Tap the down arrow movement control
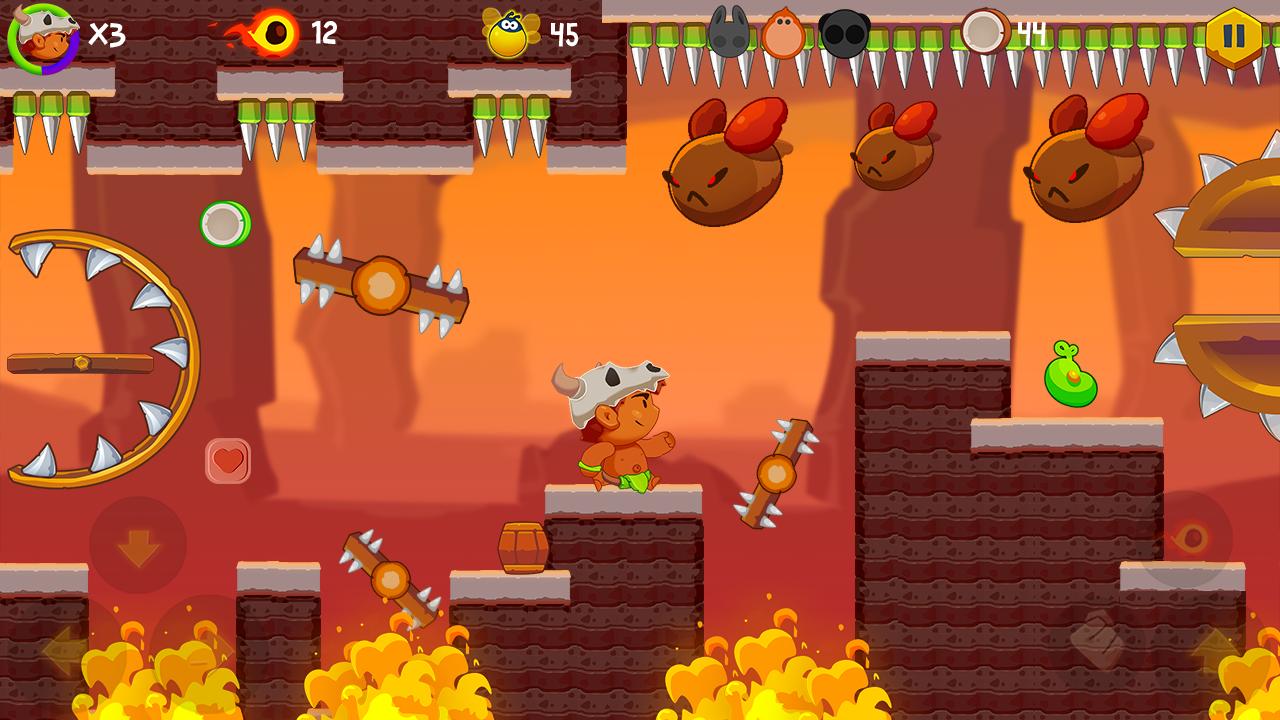This screenshot has height=720, width=1280. tap(138, 546)
